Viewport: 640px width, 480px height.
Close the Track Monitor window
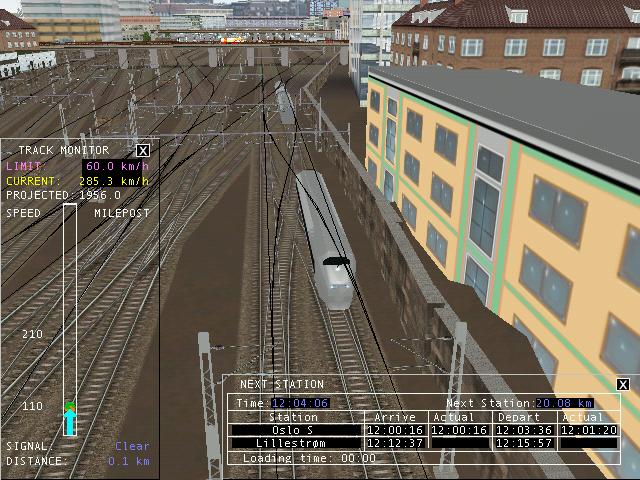click(x=143, y=150)
